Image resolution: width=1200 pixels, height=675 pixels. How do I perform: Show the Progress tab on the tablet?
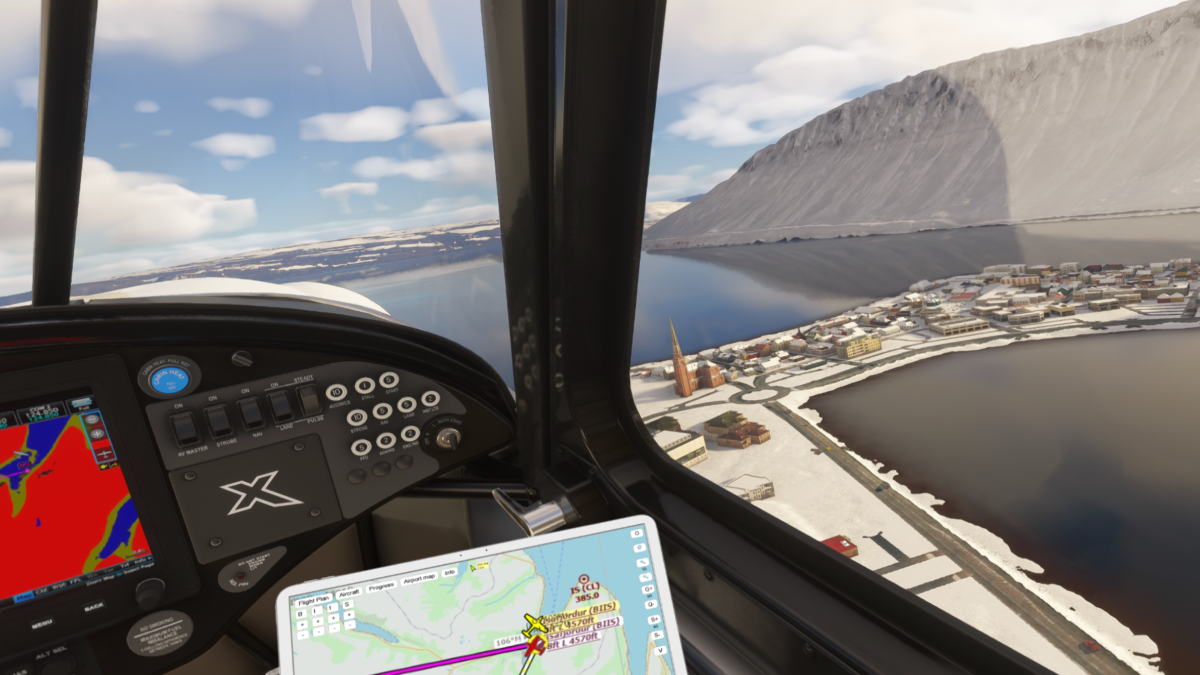(381, 588)
